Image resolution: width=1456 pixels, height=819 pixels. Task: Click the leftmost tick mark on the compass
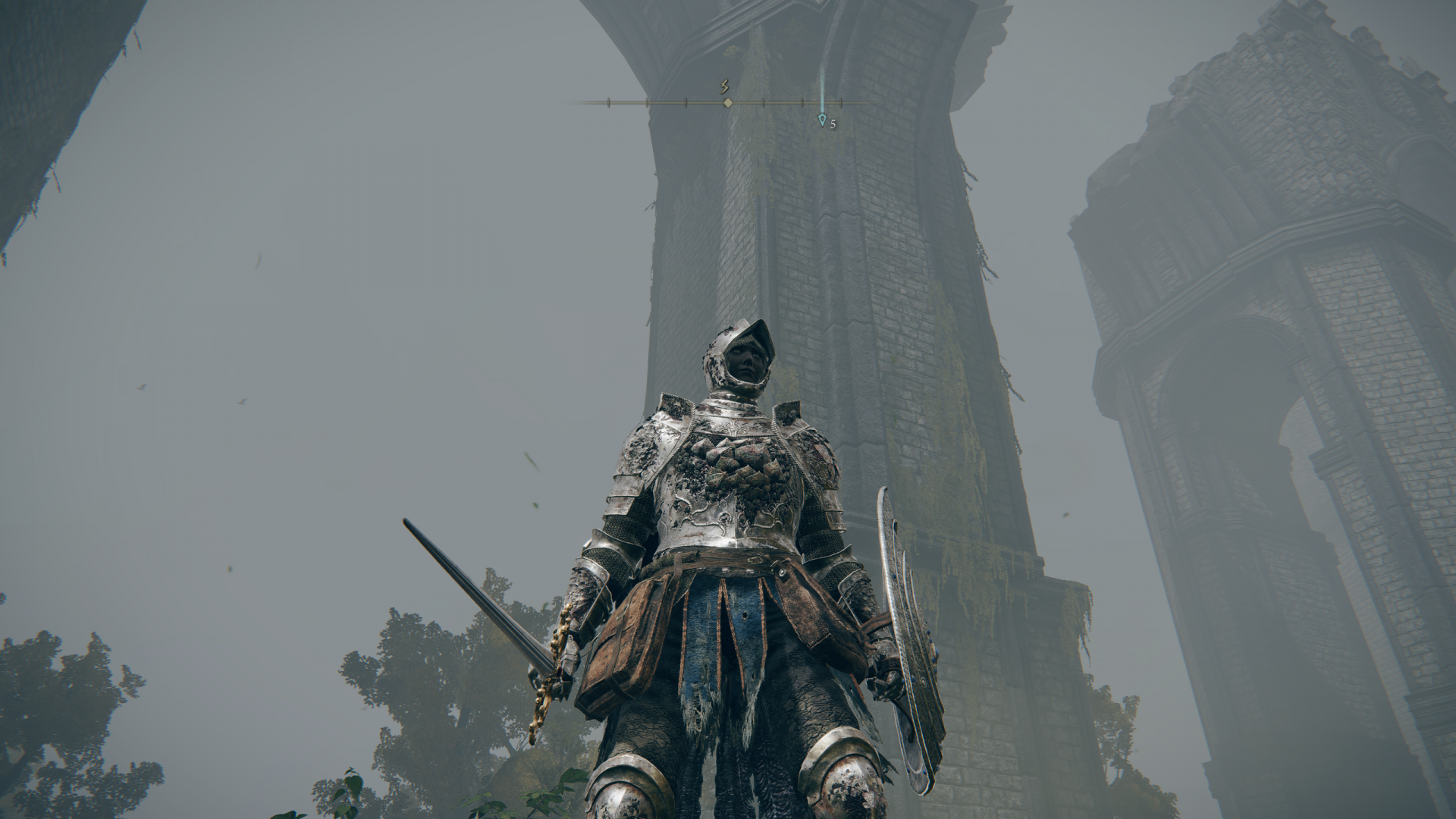point(609,102)
